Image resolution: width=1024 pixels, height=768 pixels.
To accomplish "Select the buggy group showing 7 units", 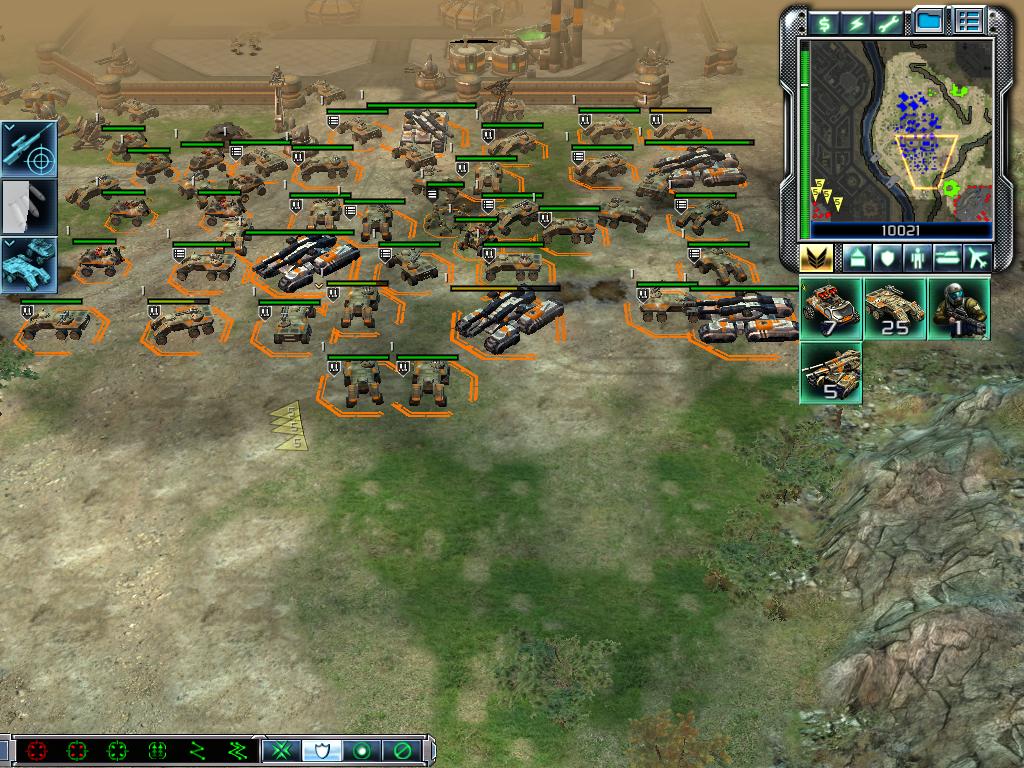I will 831,309.
